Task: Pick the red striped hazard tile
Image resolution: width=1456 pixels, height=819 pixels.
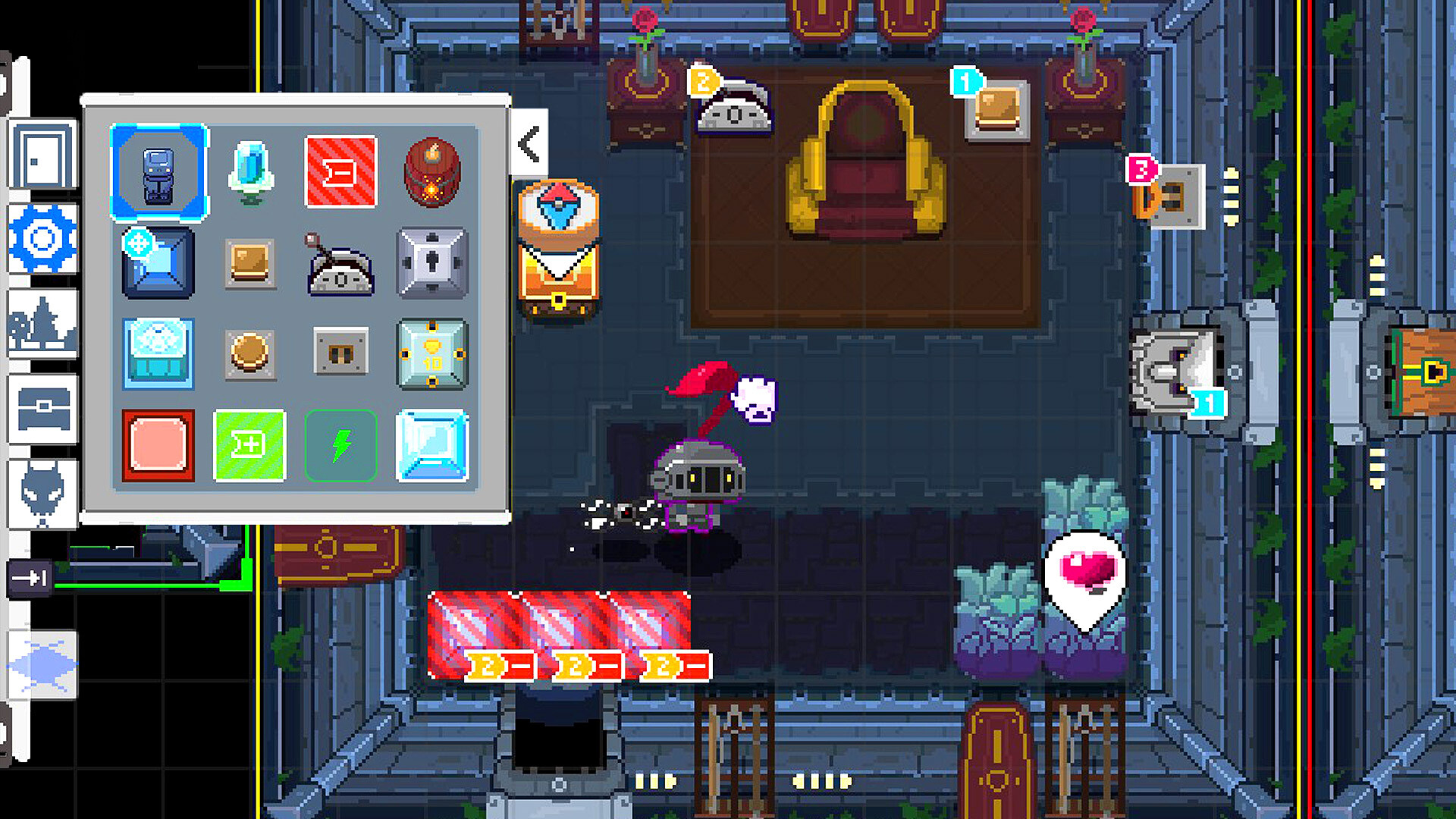Action: tap(341, 171)
